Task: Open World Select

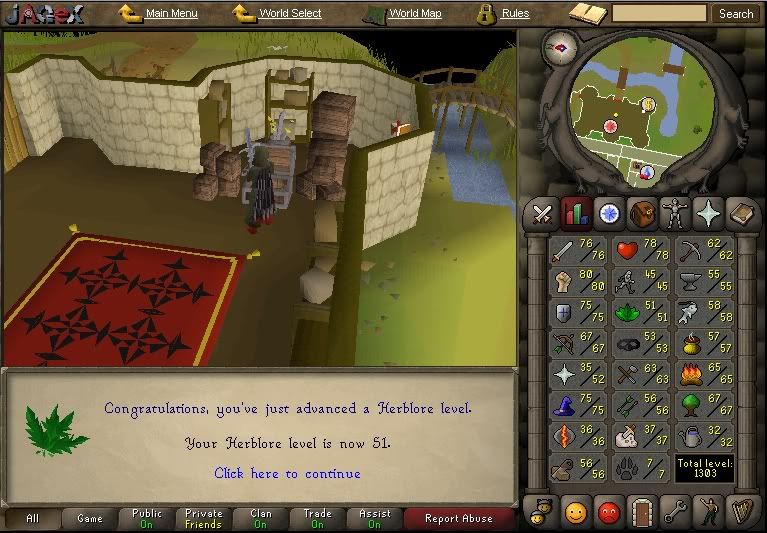Action: [x=289, y=14]
